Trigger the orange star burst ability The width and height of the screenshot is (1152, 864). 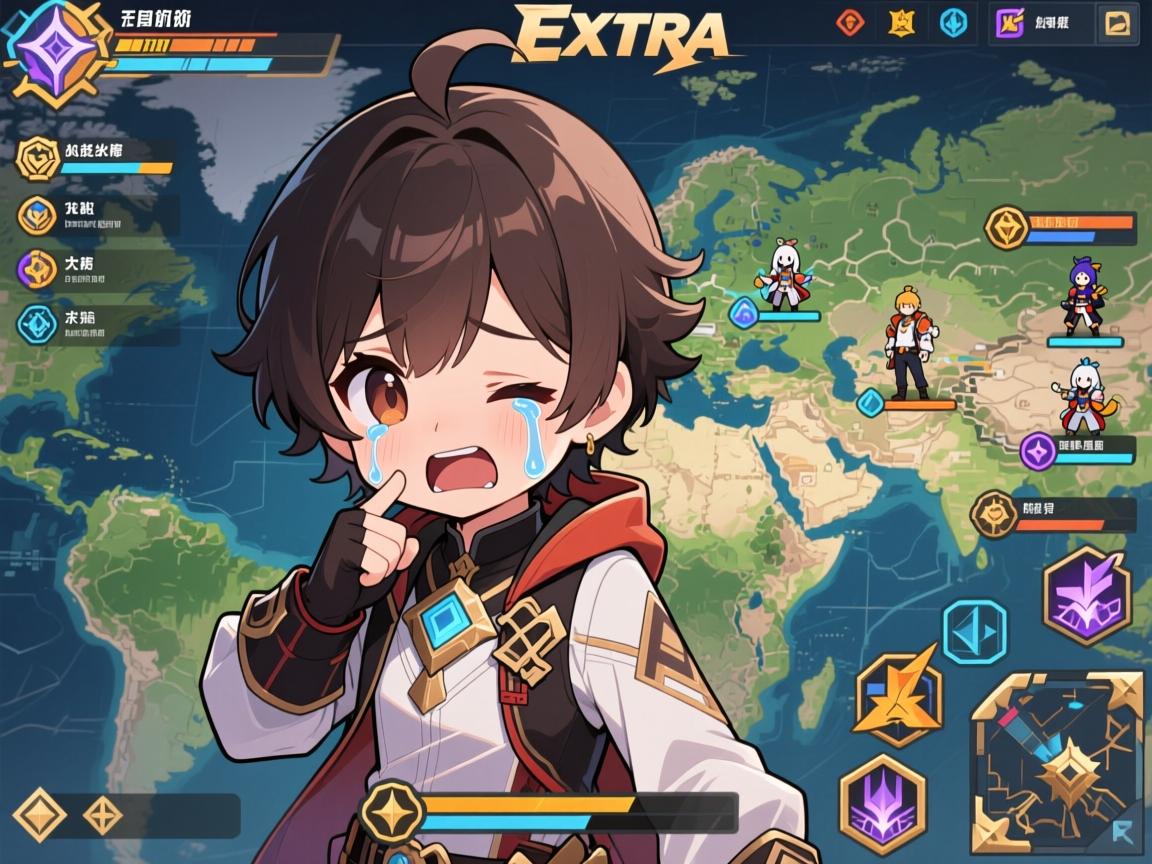tap(899, 698)
